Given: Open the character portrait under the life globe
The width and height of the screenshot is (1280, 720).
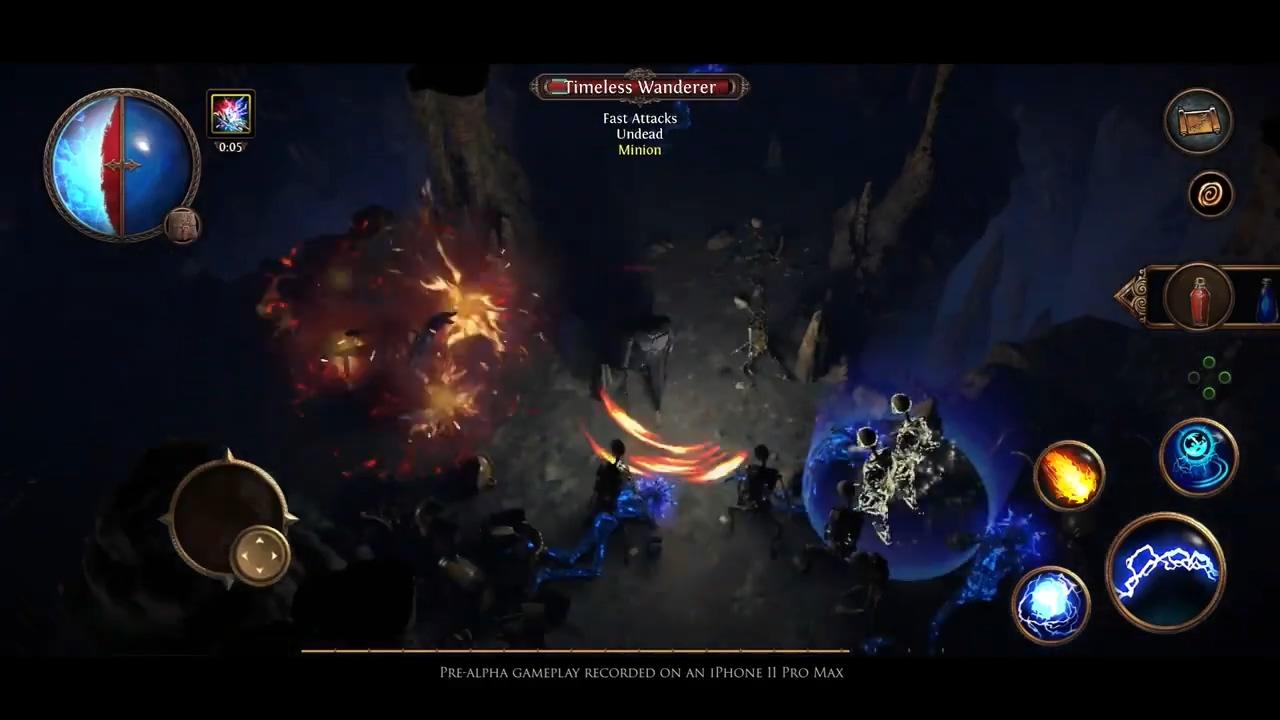Looking at the screenshot, I should click(x=183, y=226).
